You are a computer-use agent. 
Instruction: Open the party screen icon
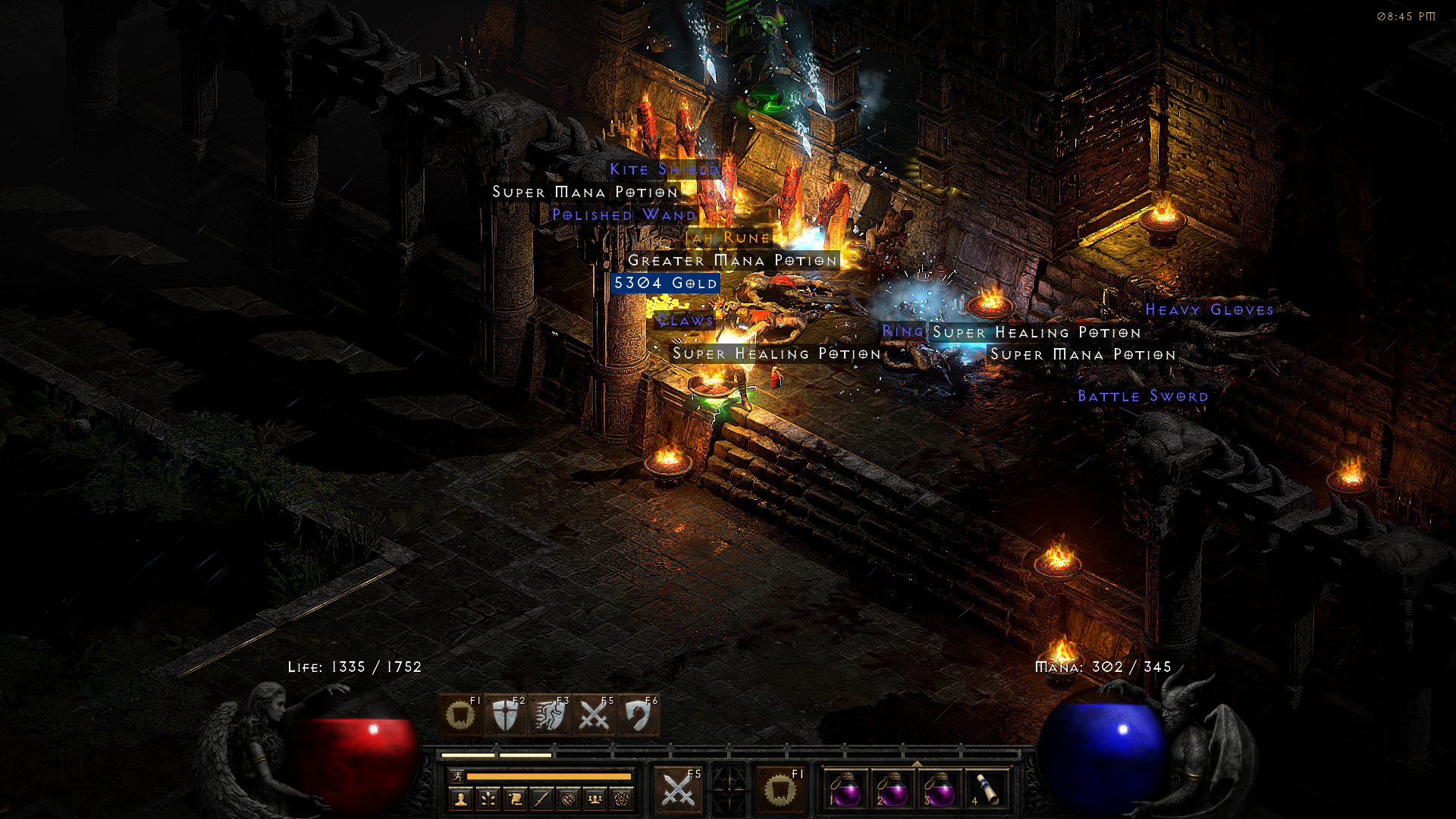click(x=595, y=799)
